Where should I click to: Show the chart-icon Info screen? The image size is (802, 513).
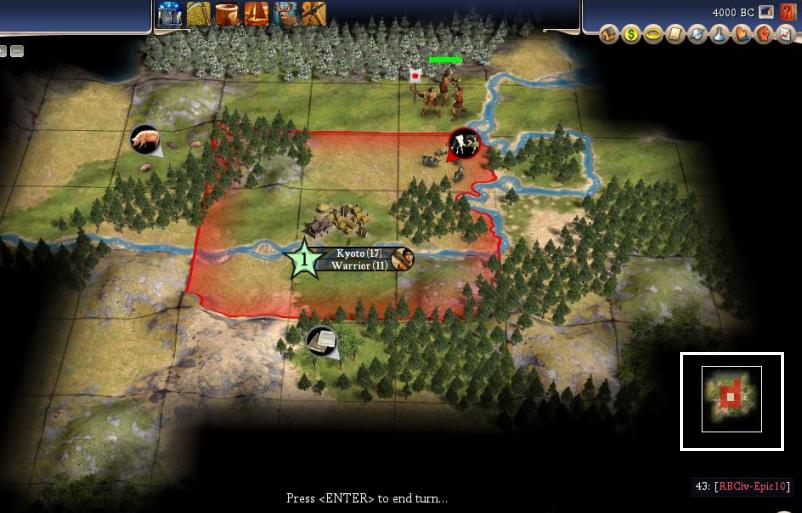pos(785,35)
